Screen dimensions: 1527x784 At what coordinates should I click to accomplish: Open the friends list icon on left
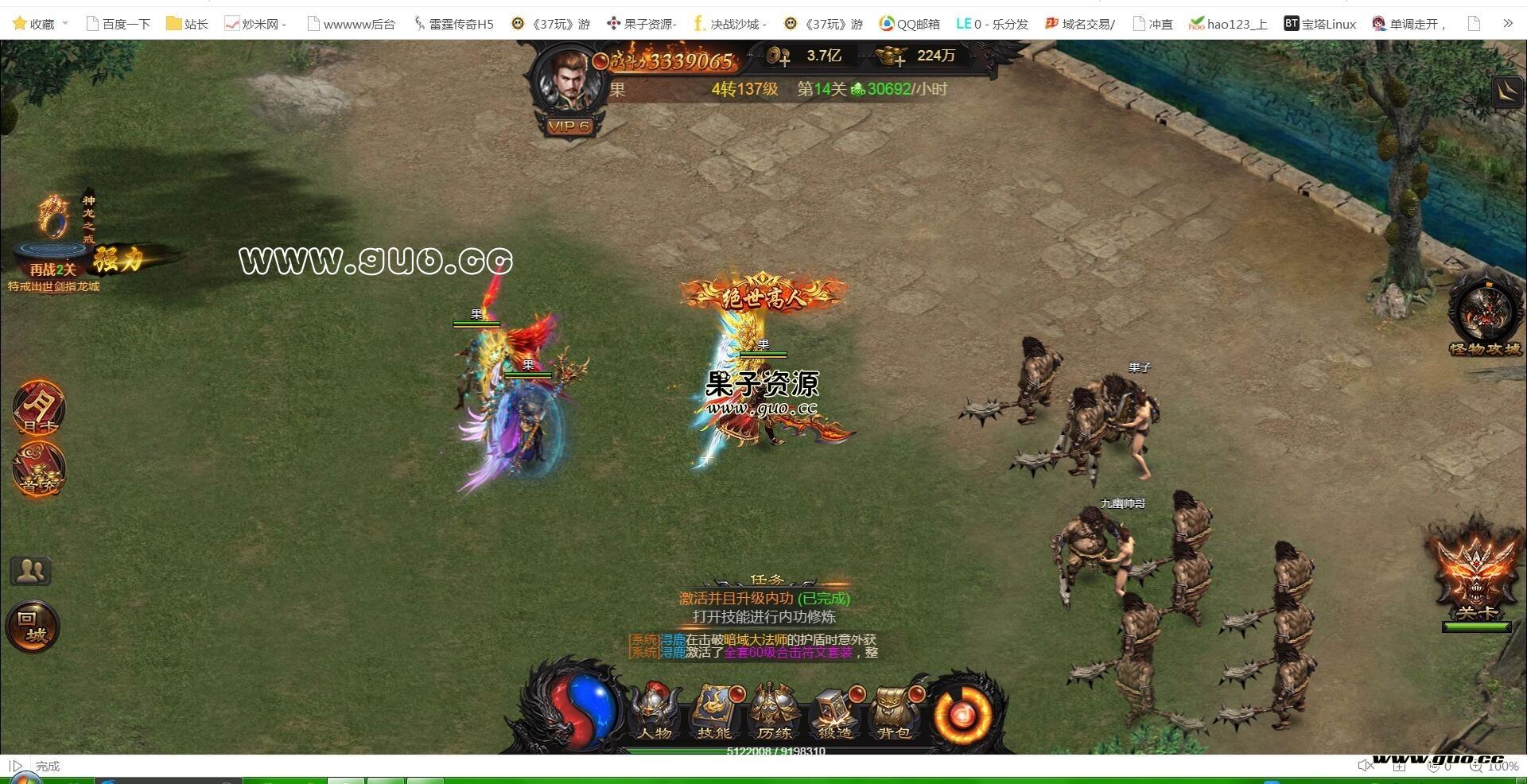[30, 570]
